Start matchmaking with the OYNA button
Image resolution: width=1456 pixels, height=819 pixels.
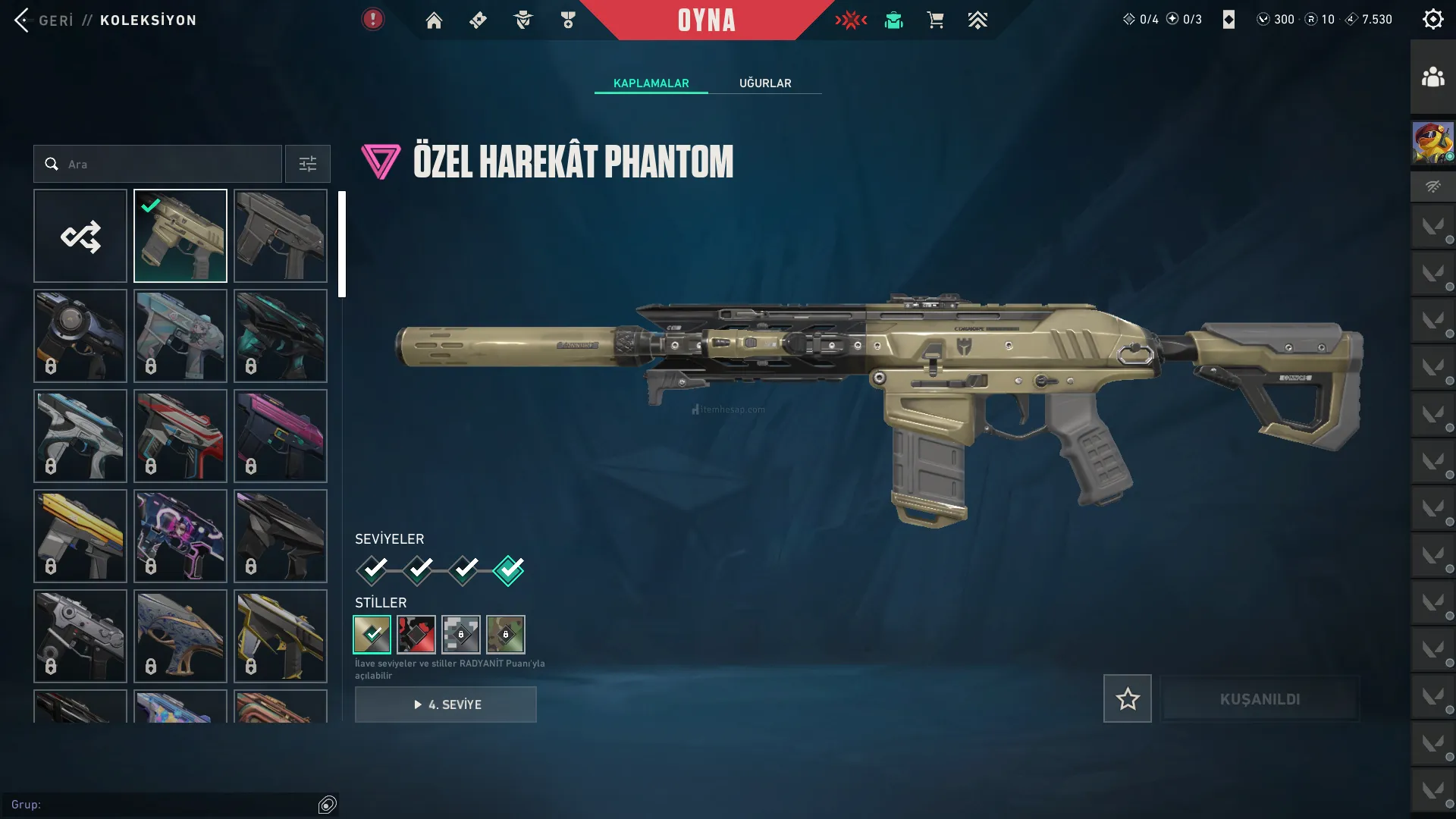706,20
